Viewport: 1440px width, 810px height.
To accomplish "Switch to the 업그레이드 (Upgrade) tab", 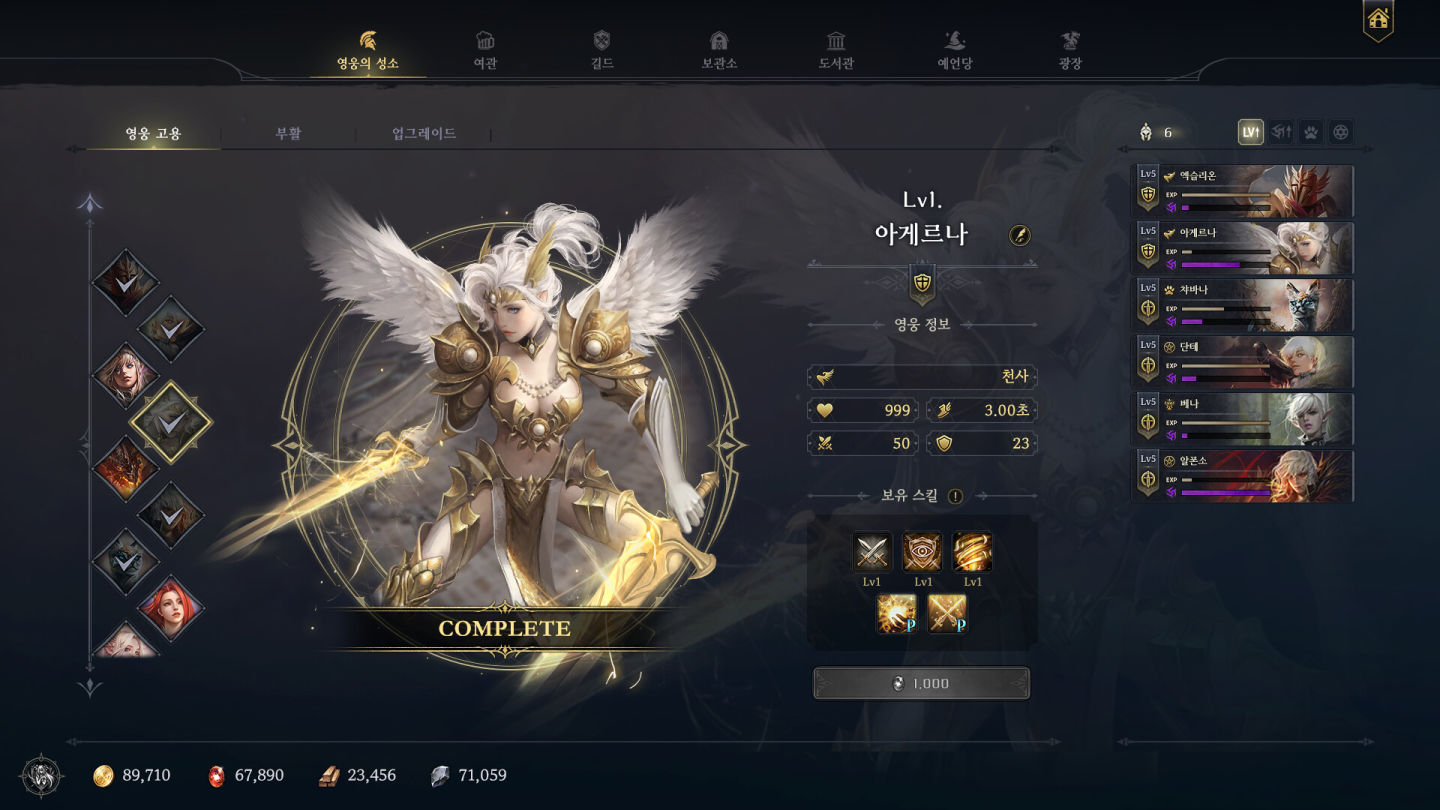I will coord(424,133).
